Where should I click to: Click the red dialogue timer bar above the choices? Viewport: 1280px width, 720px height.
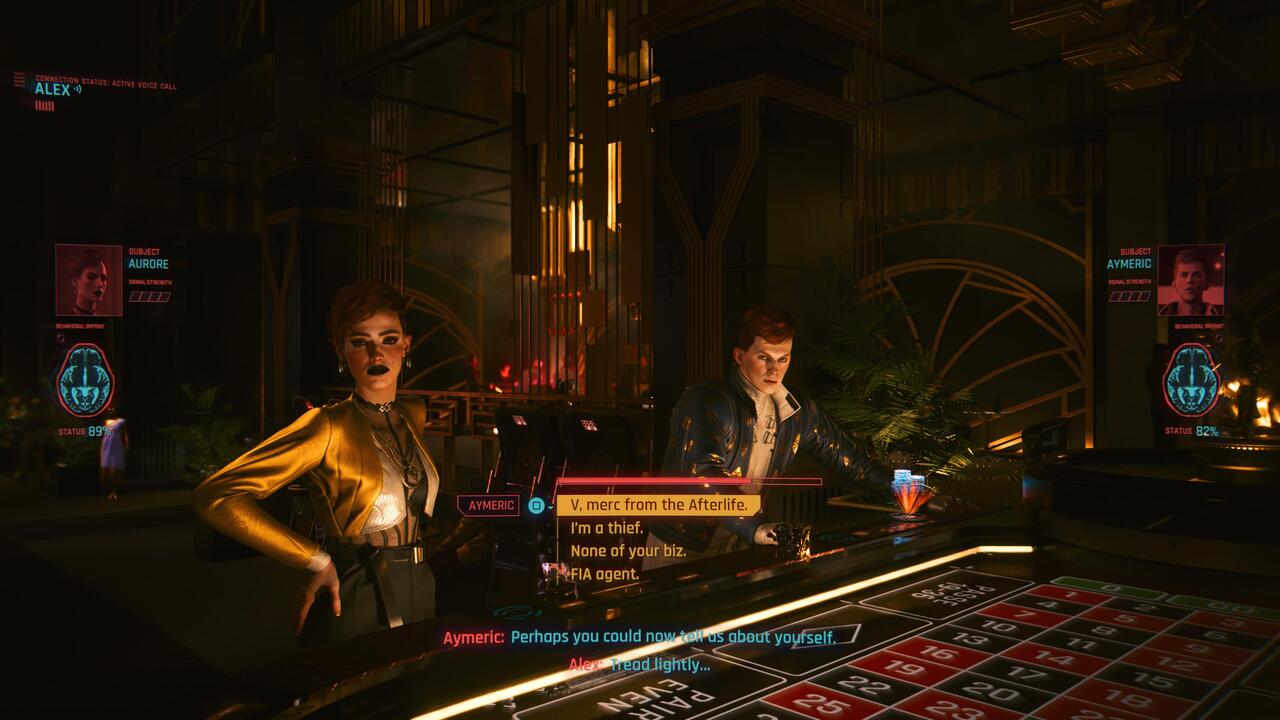point(655,482)
